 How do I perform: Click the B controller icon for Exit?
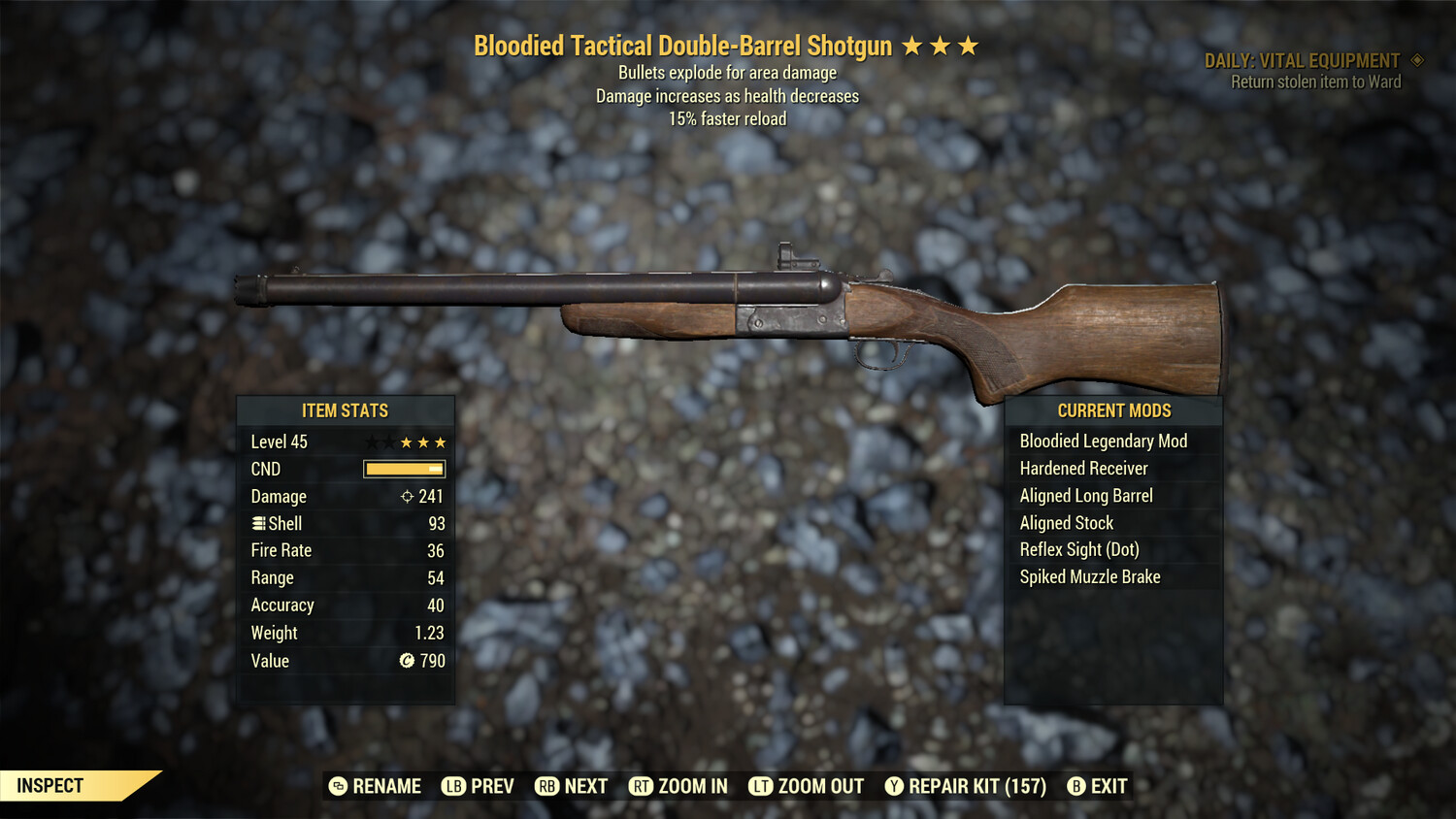(x=1075, y=786)
